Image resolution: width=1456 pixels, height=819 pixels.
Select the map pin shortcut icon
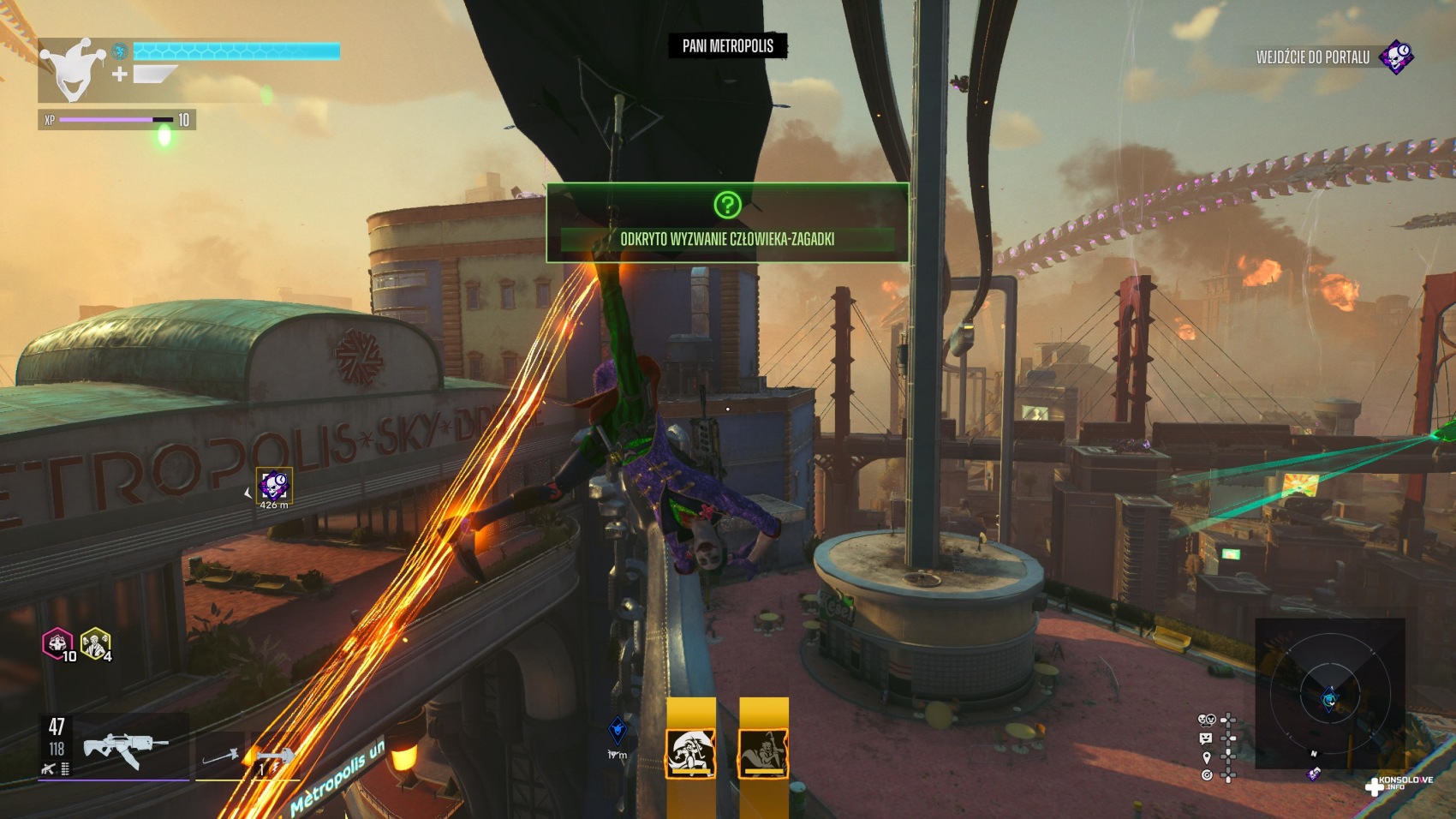click(x=1207, y=757)
